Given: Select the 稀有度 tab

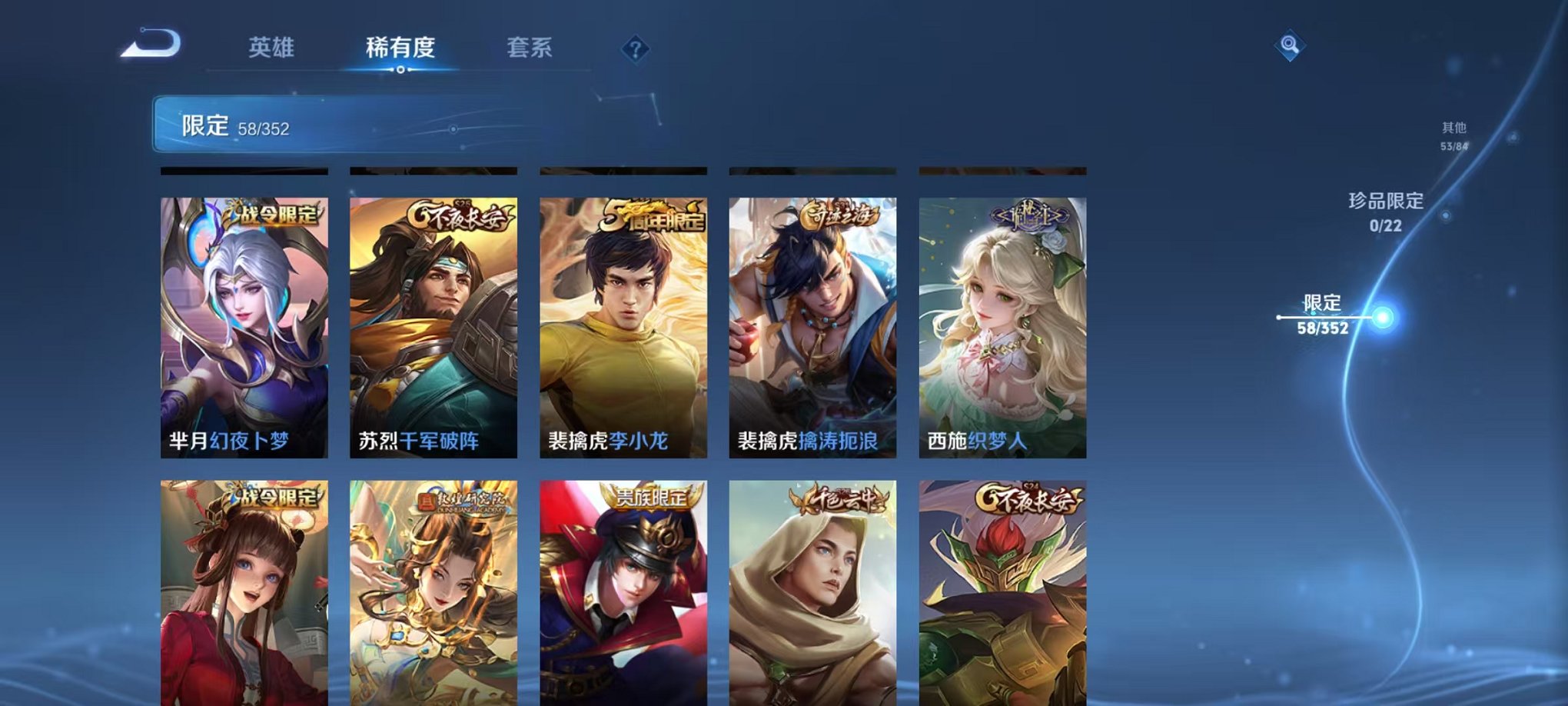Looking at the screenshot, I should 399,48.
